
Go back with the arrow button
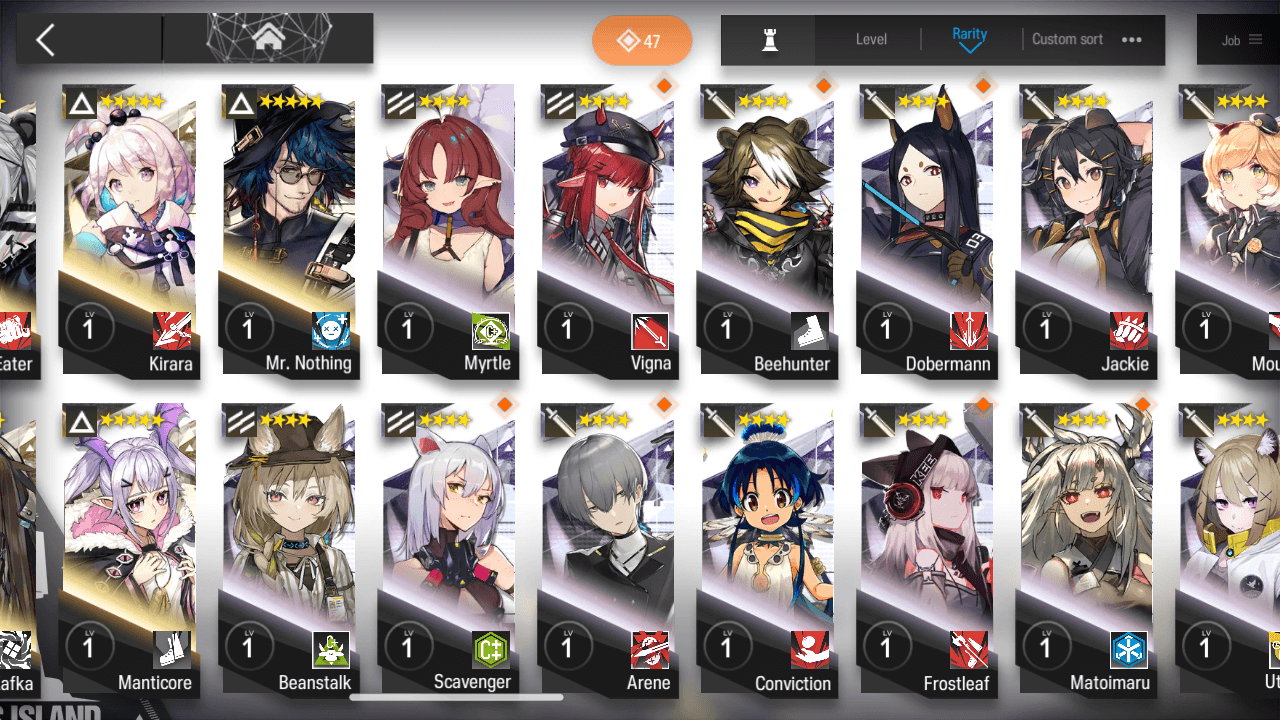pos(46,40)
